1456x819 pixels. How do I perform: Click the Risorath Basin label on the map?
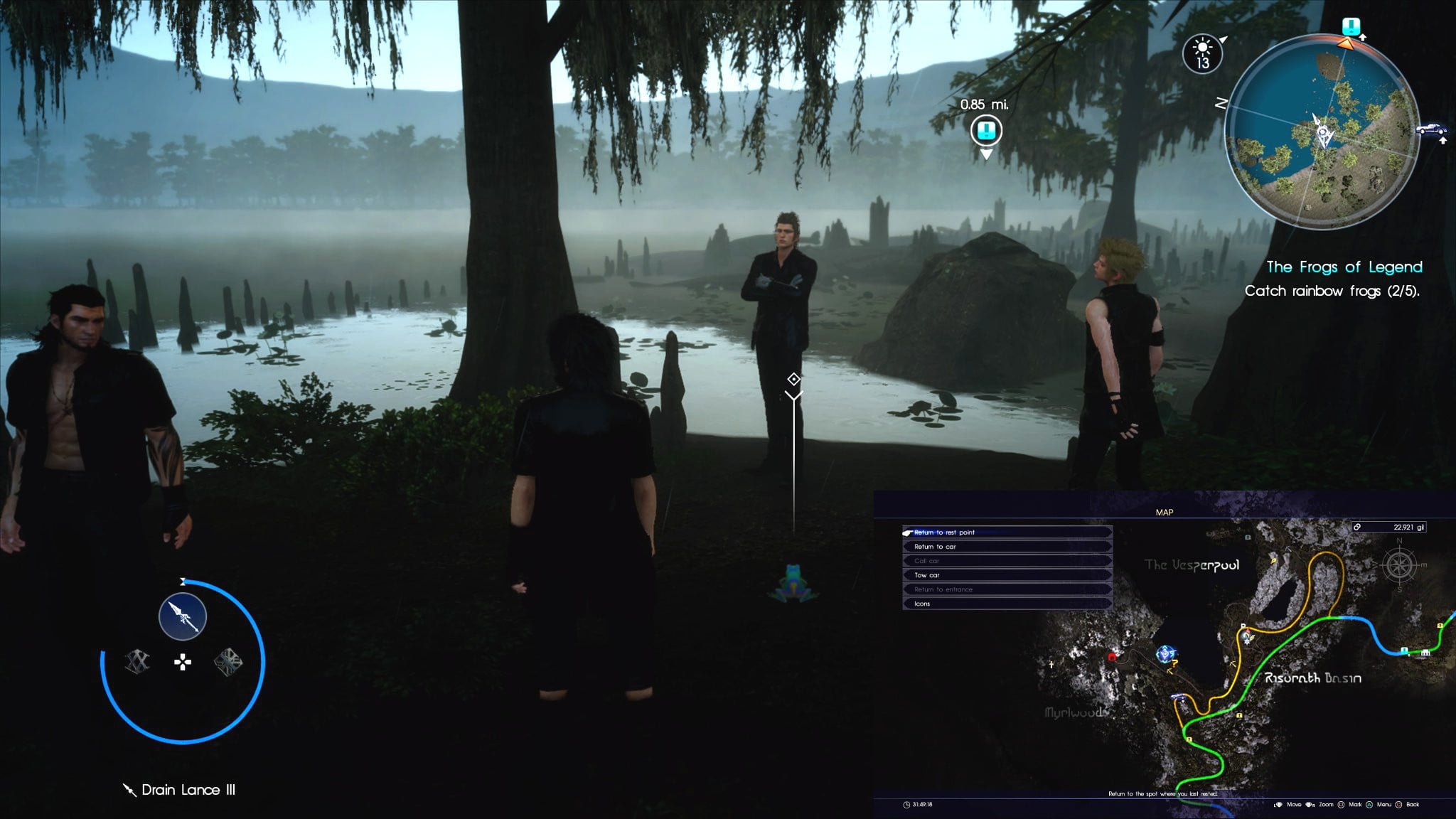[1312, 678]
